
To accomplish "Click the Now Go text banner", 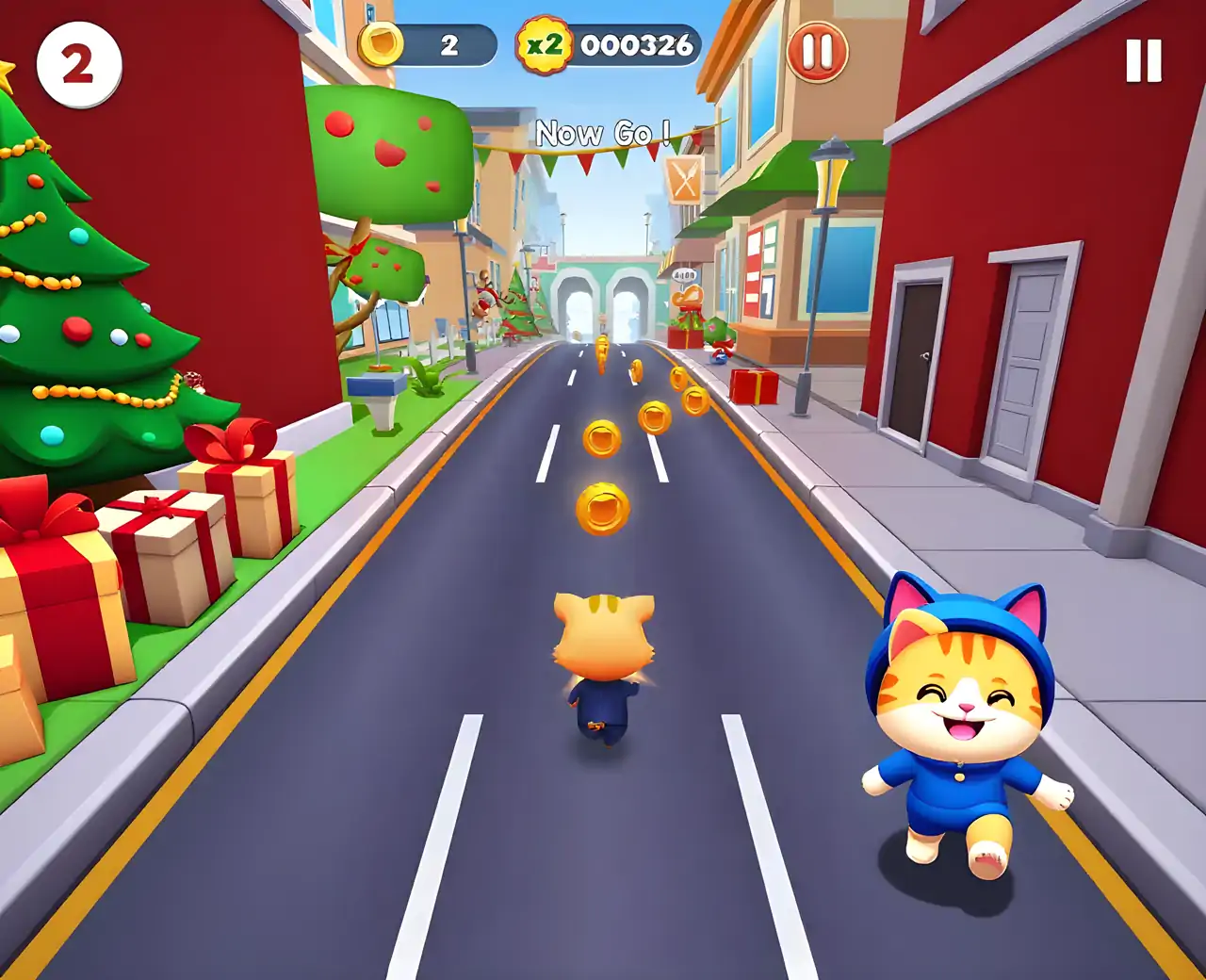I will [601, 135].
